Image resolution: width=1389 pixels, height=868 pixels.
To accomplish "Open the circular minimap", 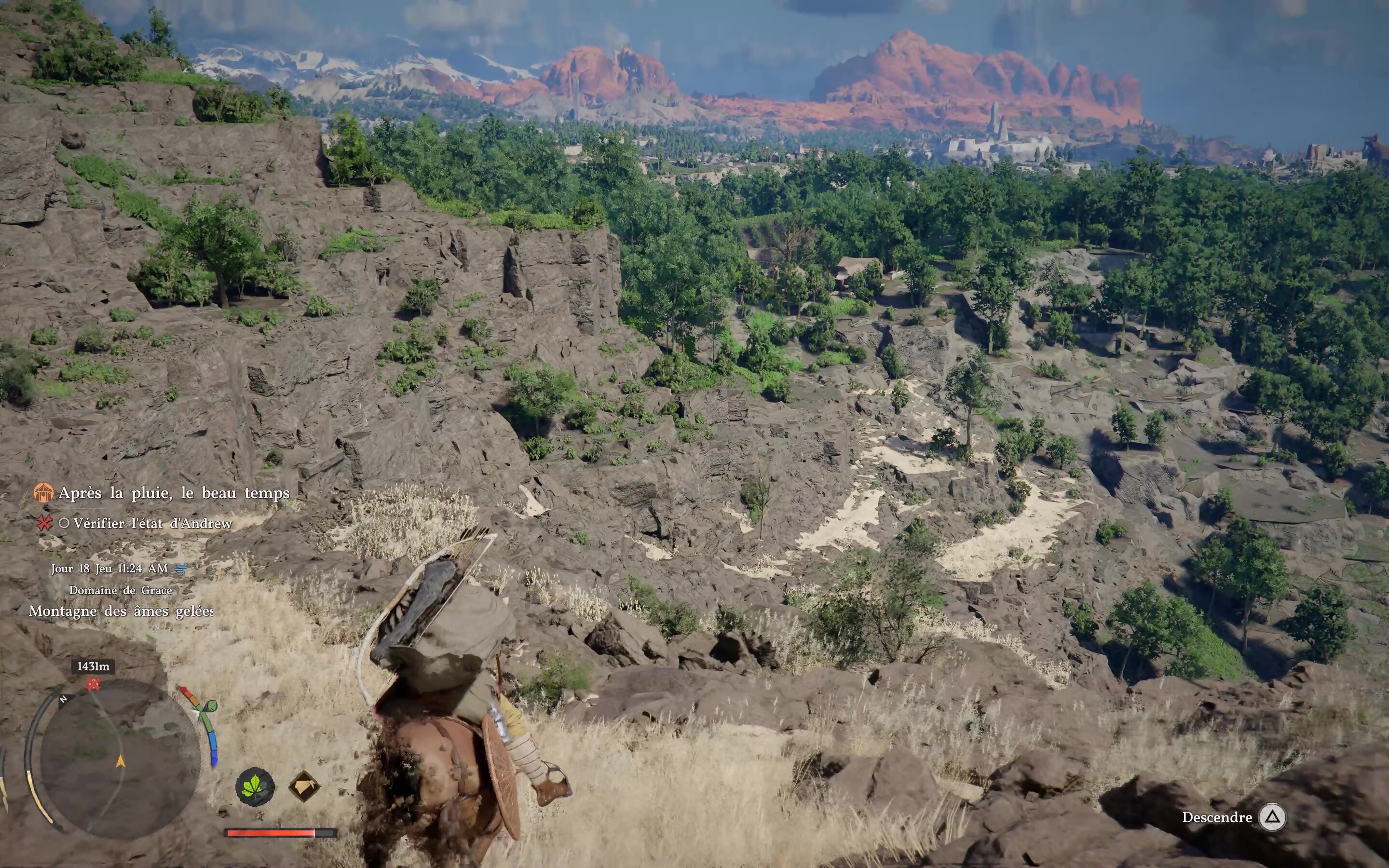I will pos(120,757).
